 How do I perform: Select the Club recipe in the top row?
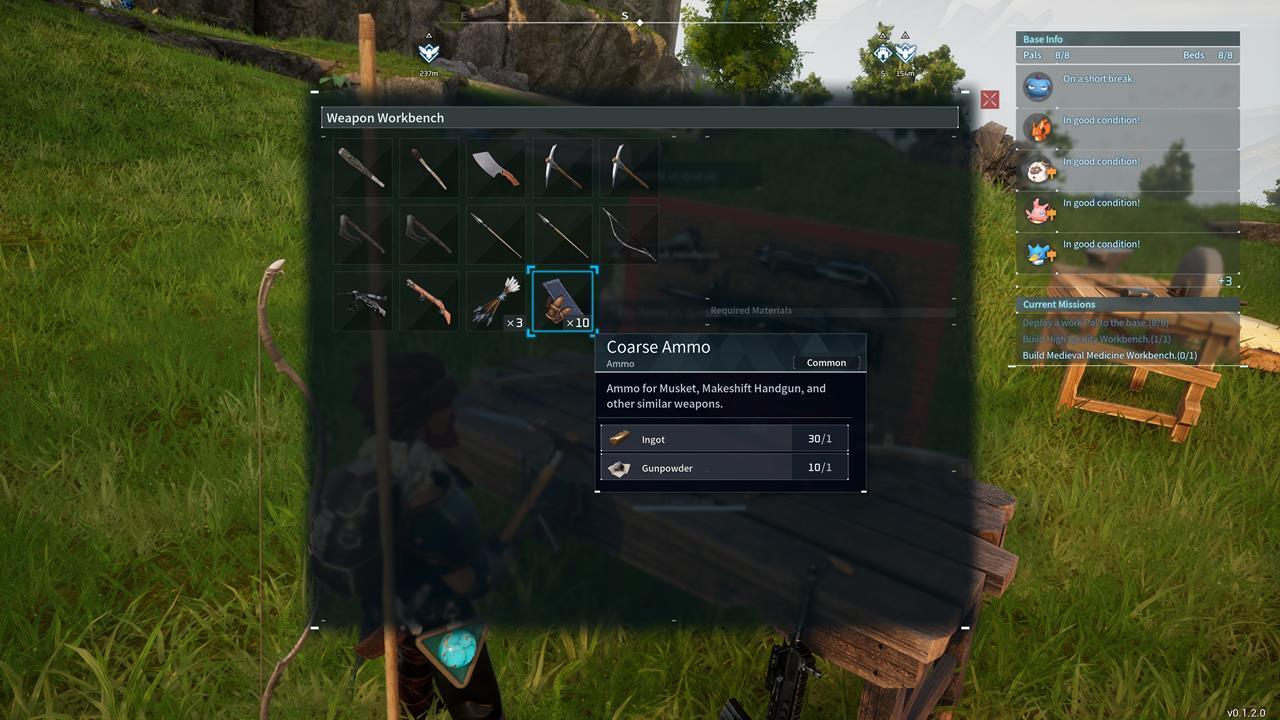tap(362, 167)
